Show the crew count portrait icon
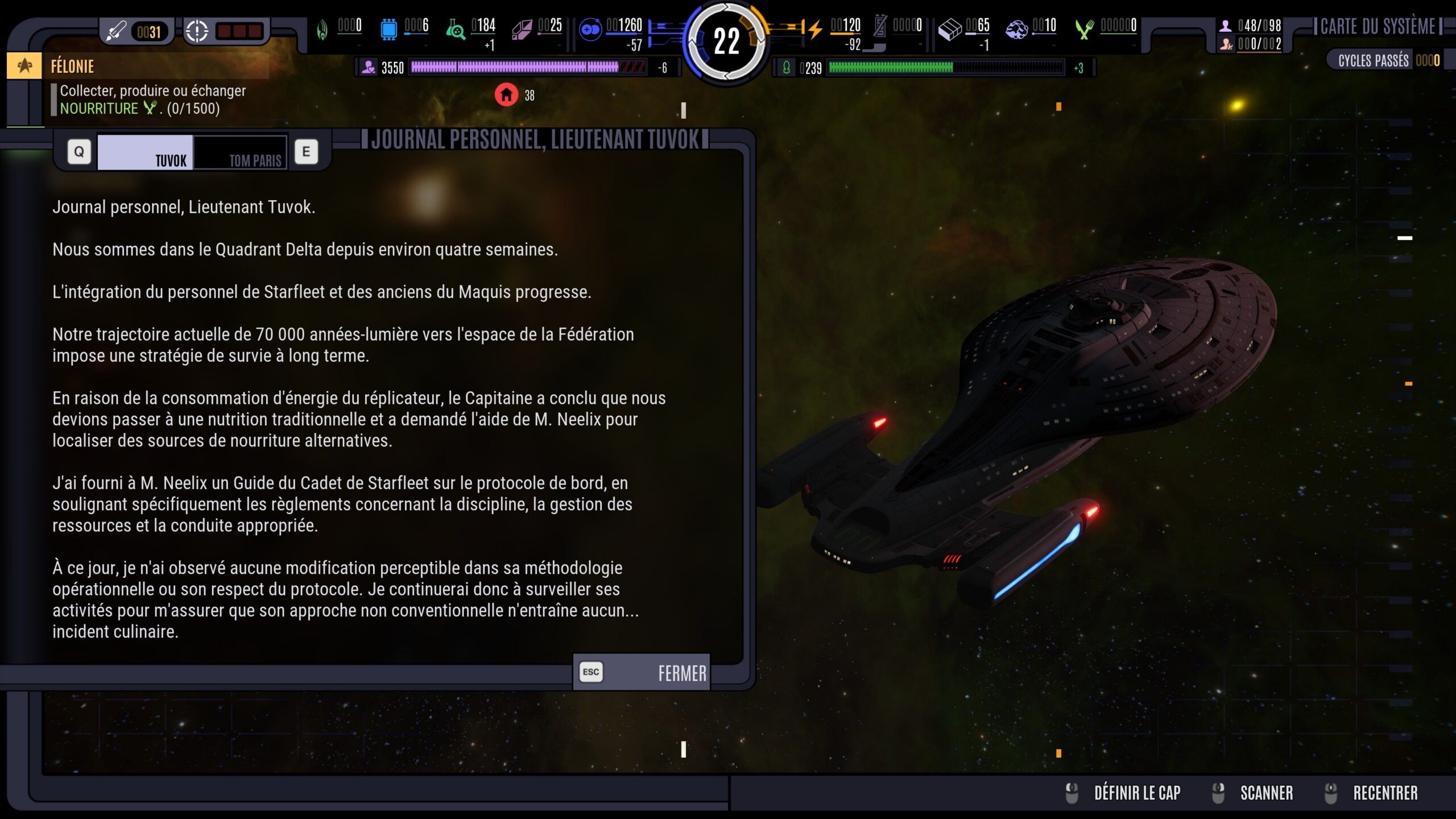This screenshot has height=819, width=1456. pos(1225,26)
